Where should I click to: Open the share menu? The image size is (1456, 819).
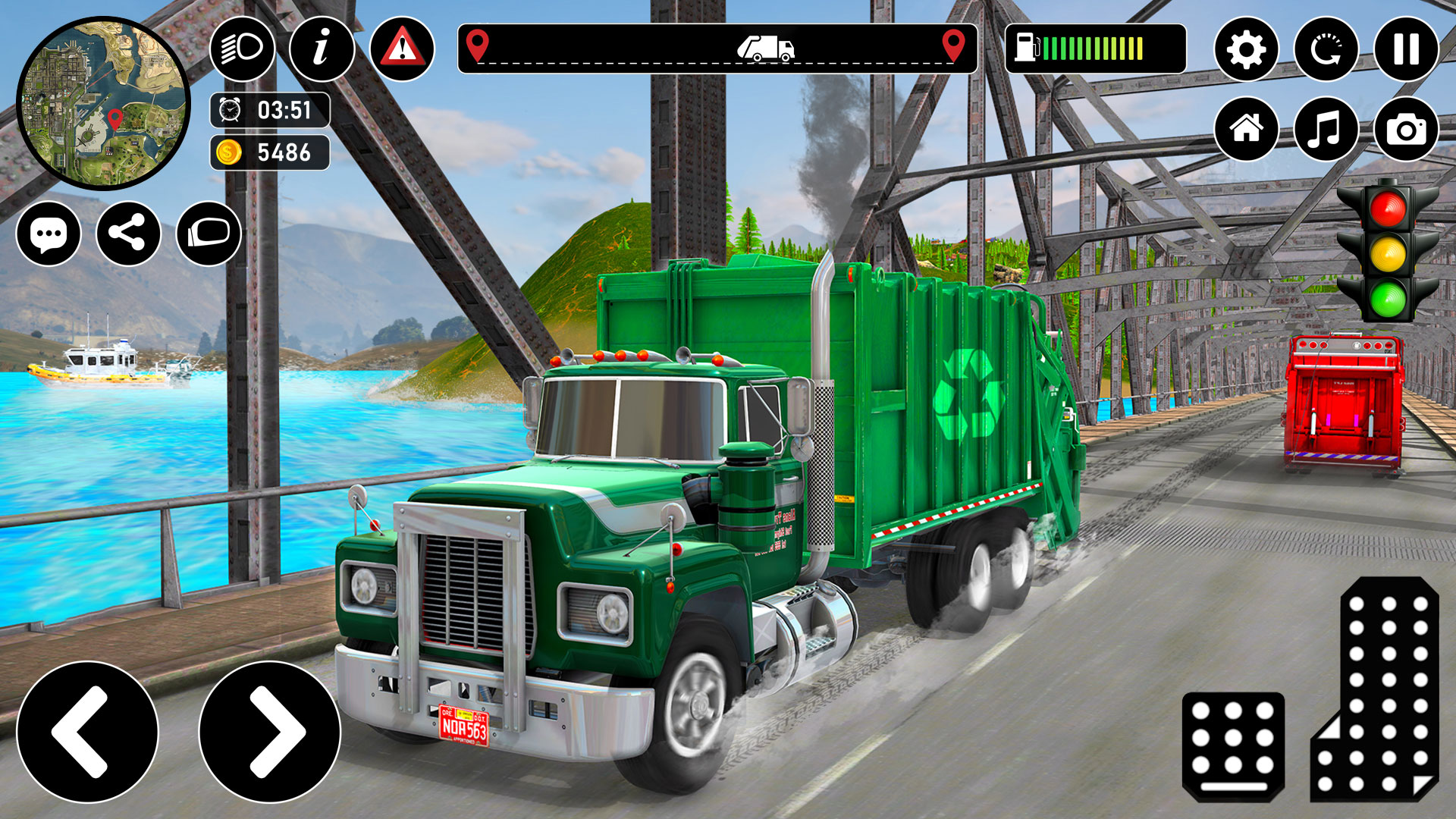tap(129, 237)
